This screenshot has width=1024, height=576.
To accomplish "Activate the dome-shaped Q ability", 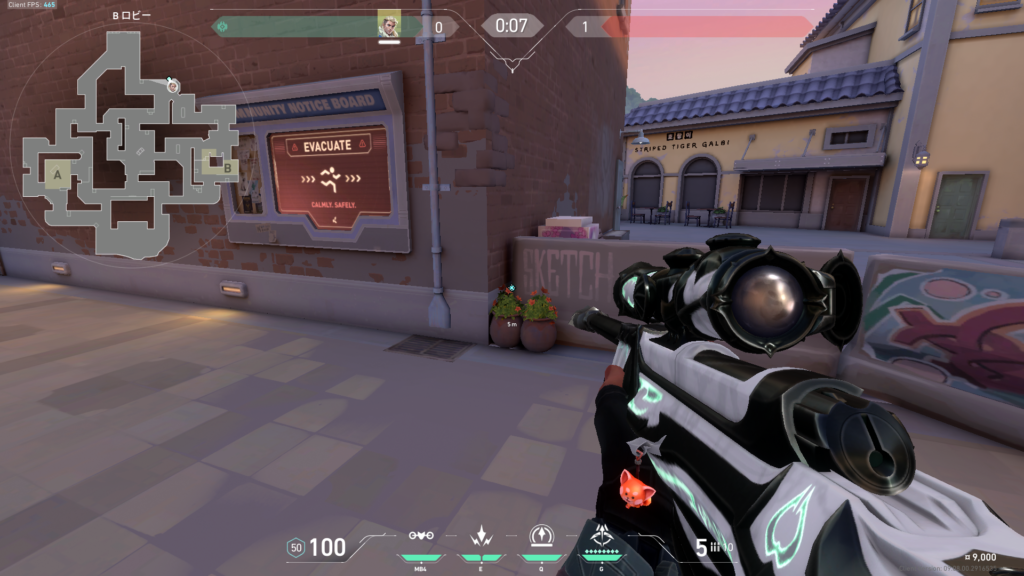I will (541, 536).
